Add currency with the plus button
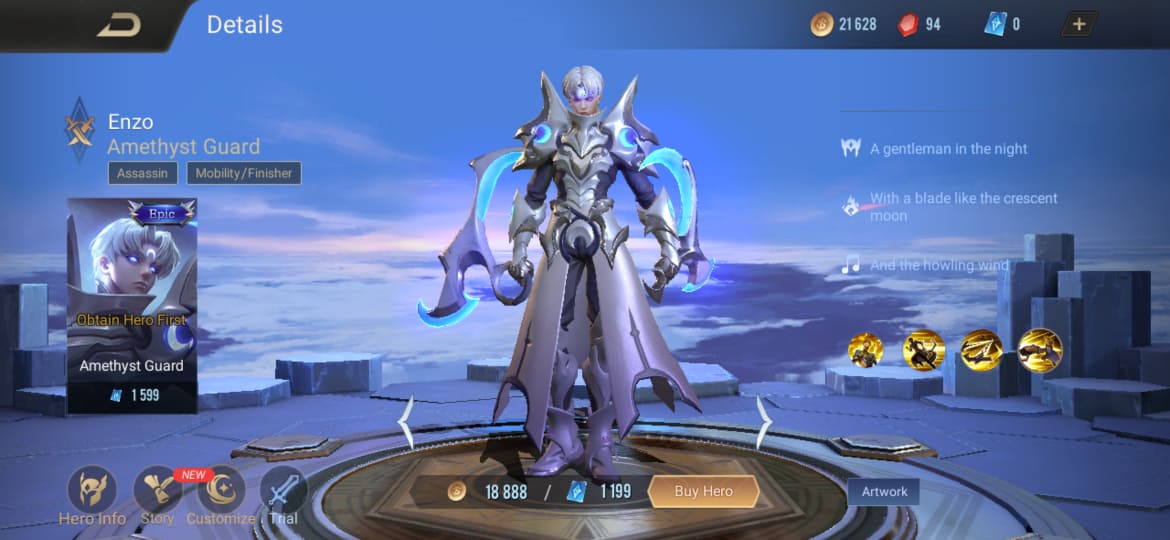Screen dimensions: 1170x540 tap(1079, 24)
